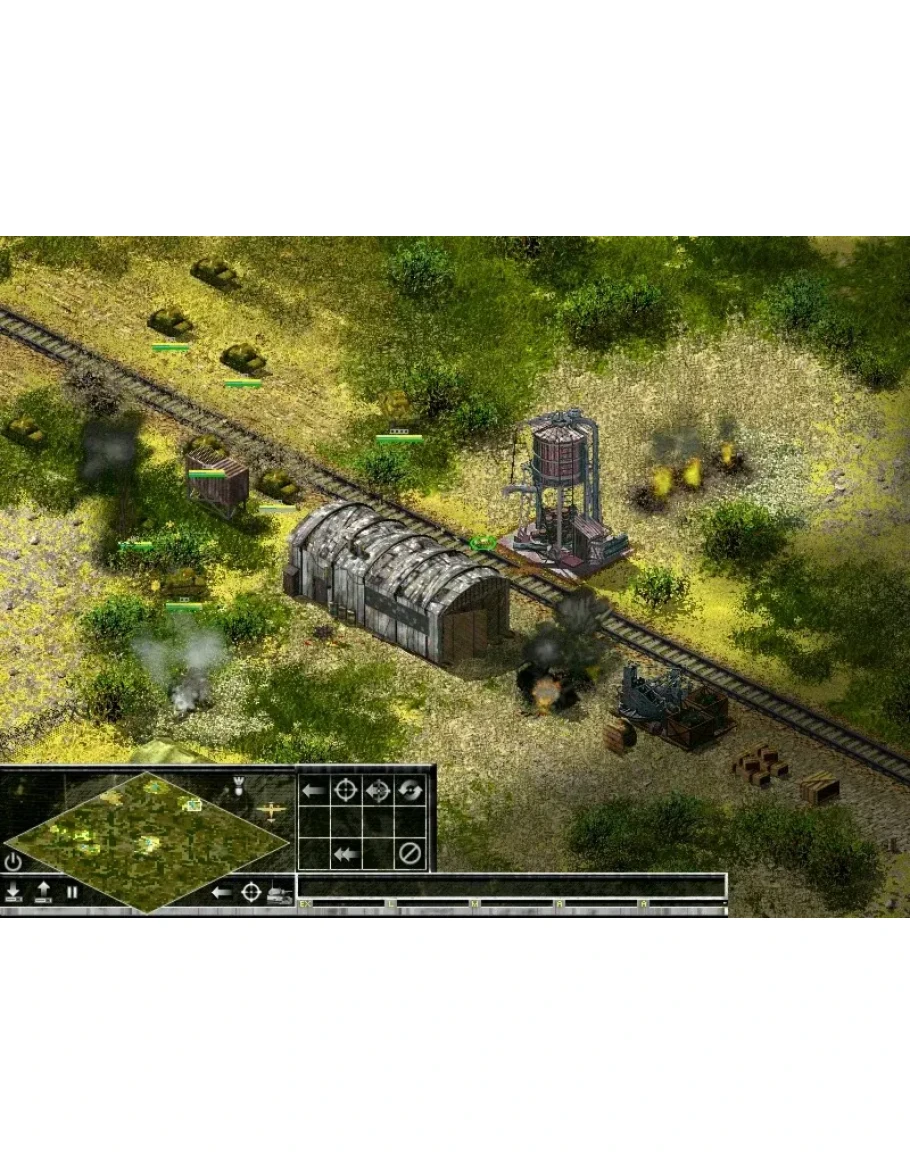Viewport: 910px width, 1155px height.
Task: Click the save game down-arrow icon
Action: pyautogui.click(x=14, y=891)
